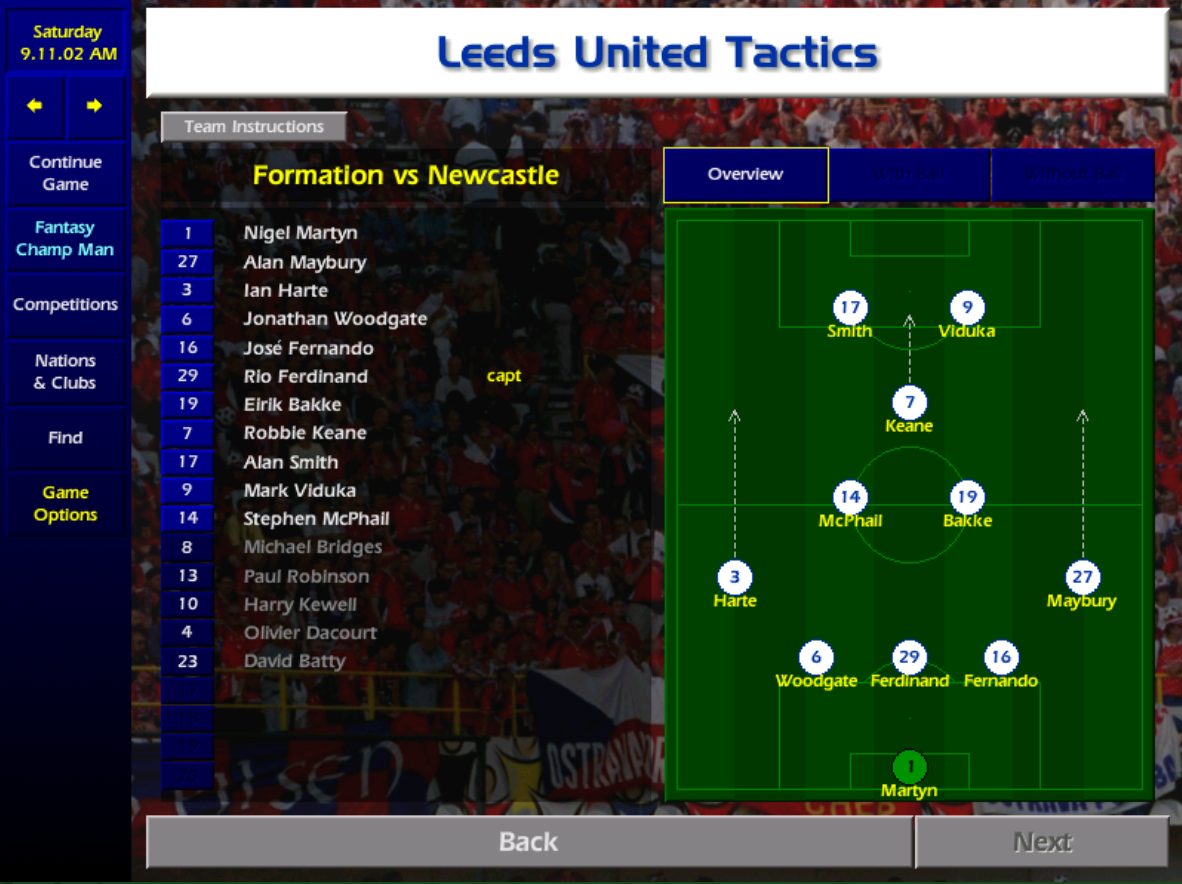Click the right yellow arrow button
This screenshot has height=884, width=1182.
pos(94,106)
